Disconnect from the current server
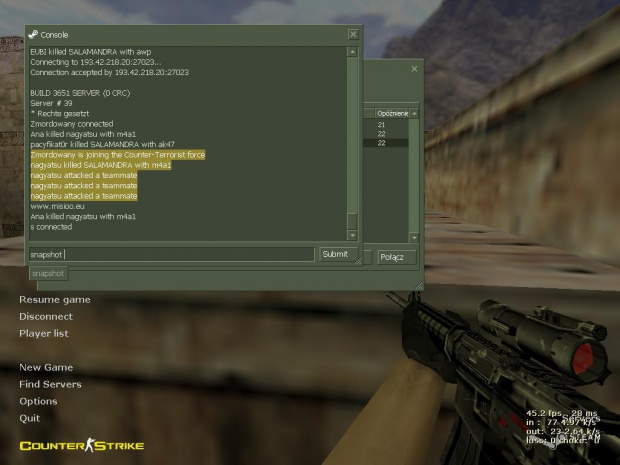This screenshot has width=620, height=465. tap(46, 317)
